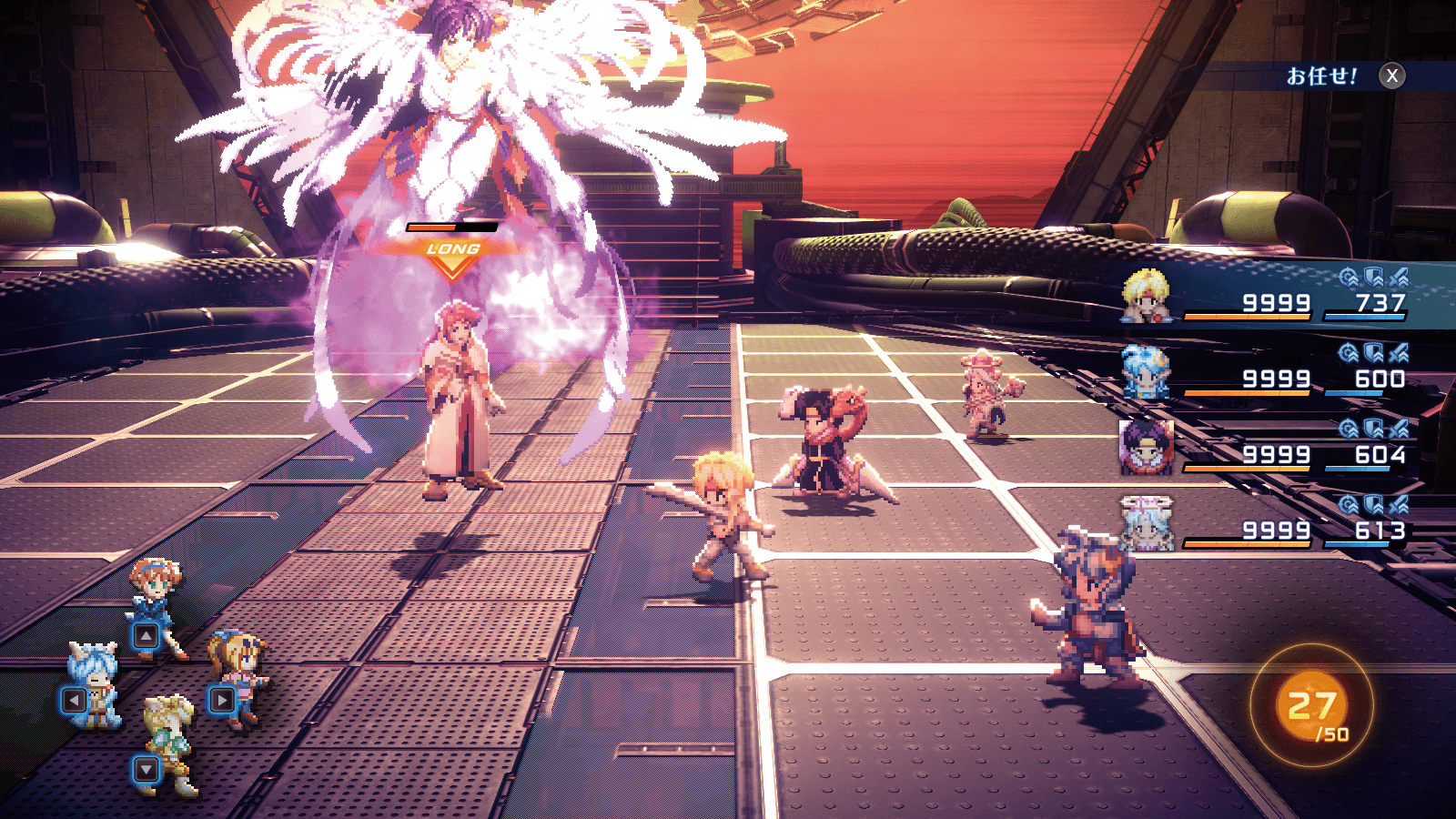Pick the white-haired party member's portrait
The height and width of the screenshot is (819, 1456).
tap(1146, 523)
